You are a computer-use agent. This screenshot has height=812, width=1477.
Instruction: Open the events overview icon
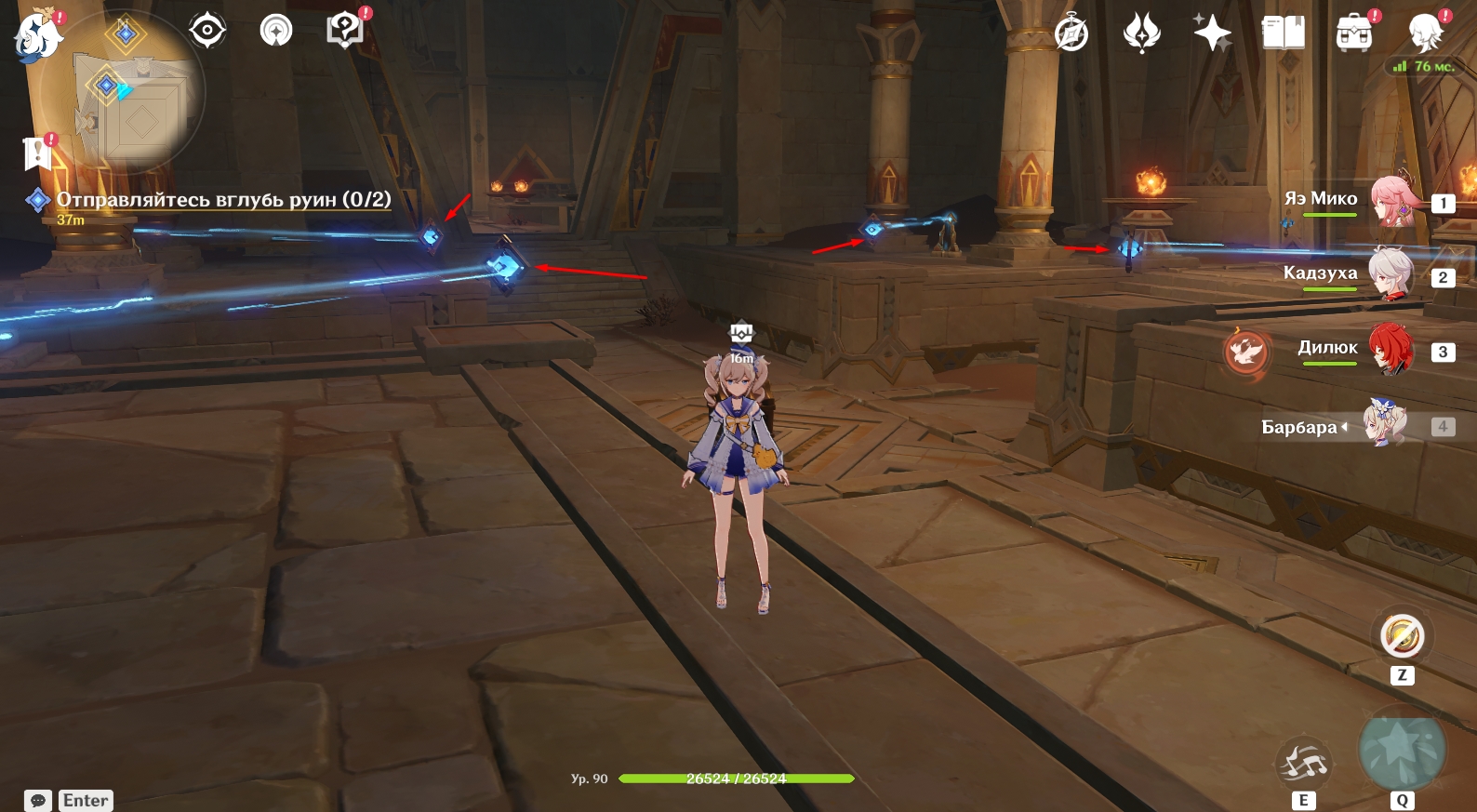[275, 31]
